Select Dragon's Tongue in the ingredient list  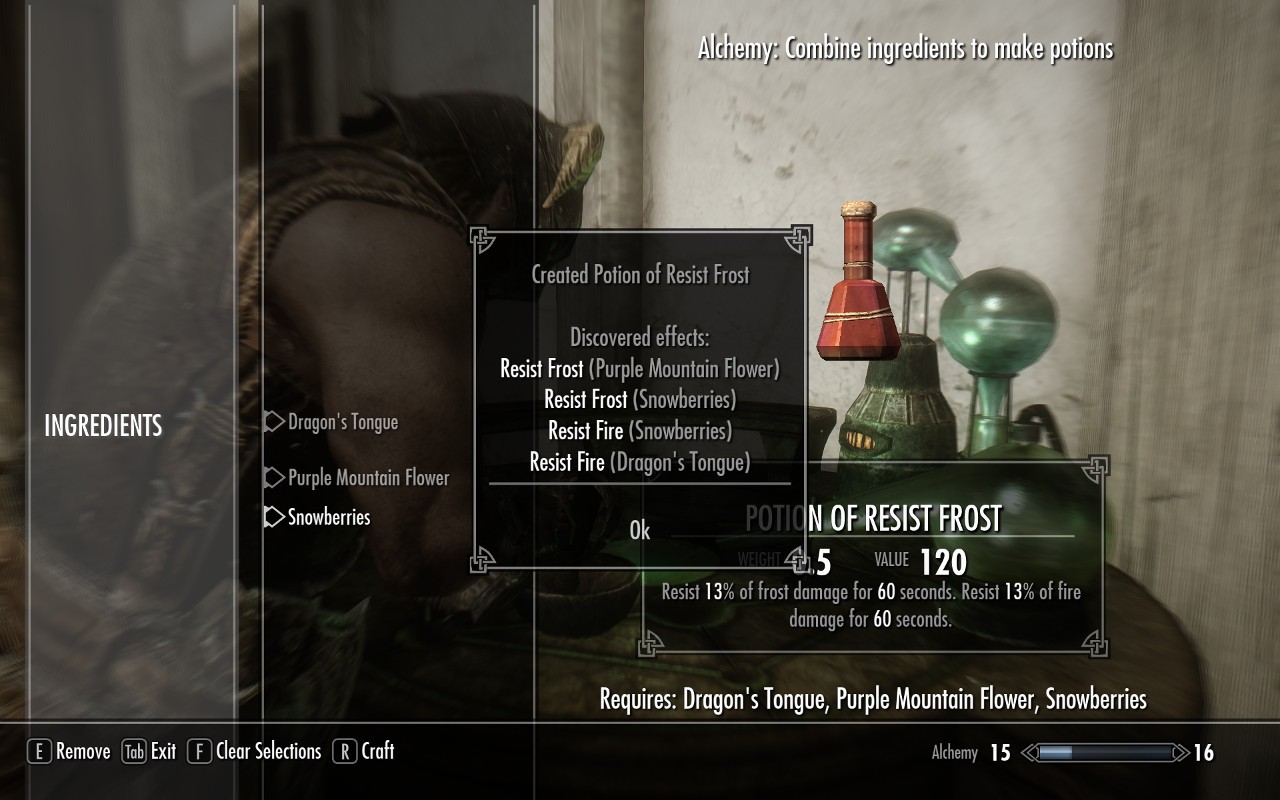click(x=342, y=422)
